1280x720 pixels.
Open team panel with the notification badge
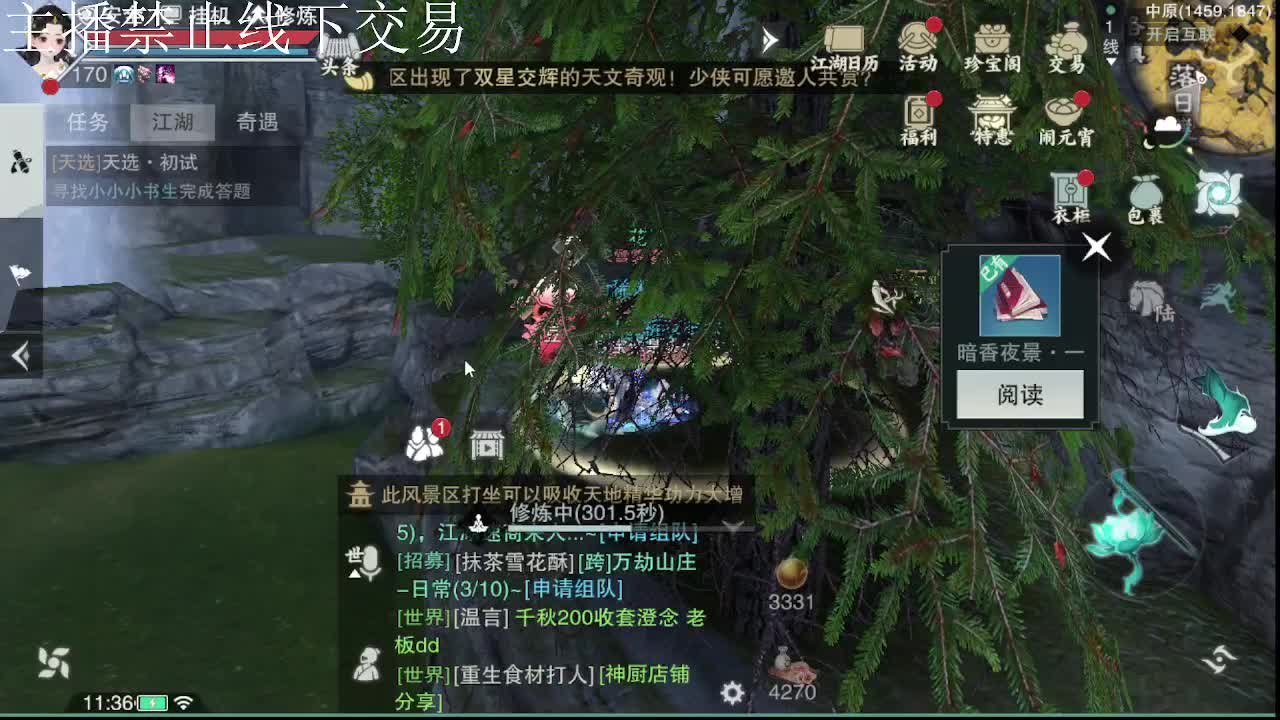point(424,440)
